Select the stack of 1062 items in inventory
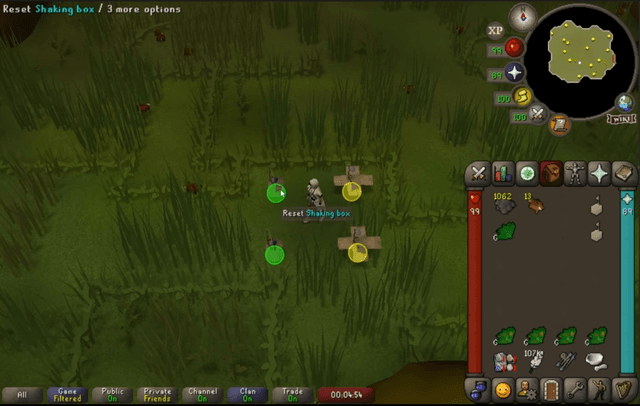 click(505, 206)
